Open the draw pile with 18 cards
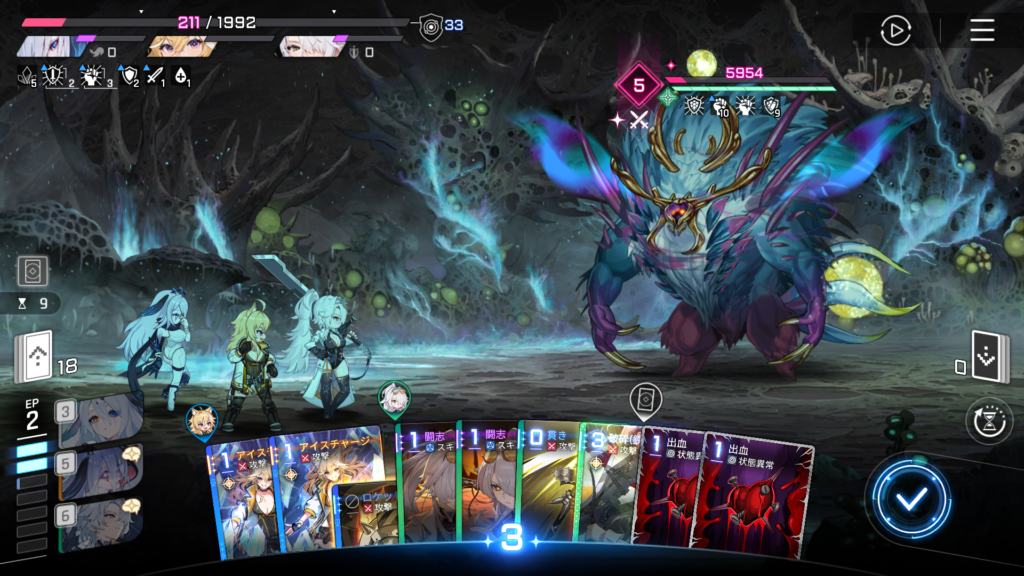 click(33, 357)
